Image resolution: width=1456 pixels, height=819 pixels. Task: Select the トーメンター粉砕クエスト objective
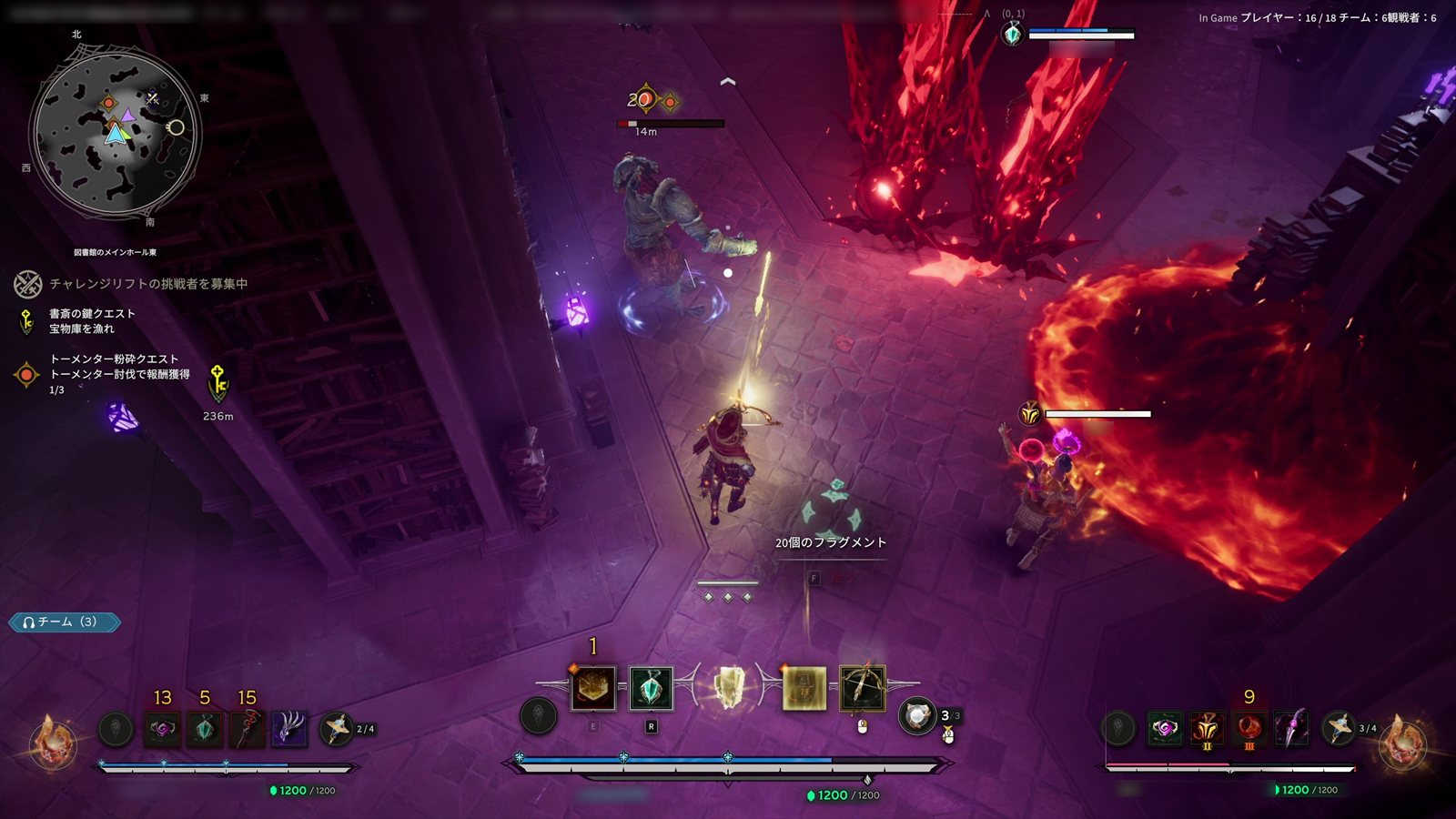114,367
